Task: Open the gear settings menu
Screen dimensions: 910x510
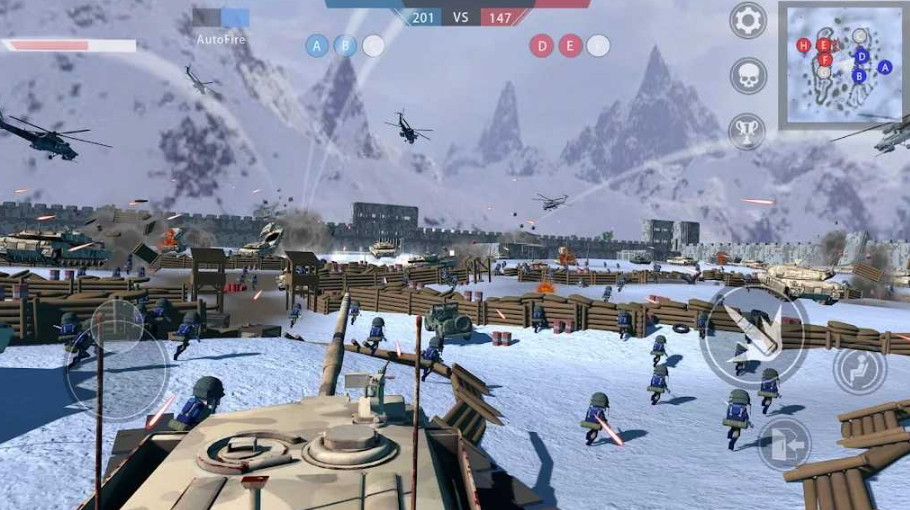Action: (x=748, y=20)
